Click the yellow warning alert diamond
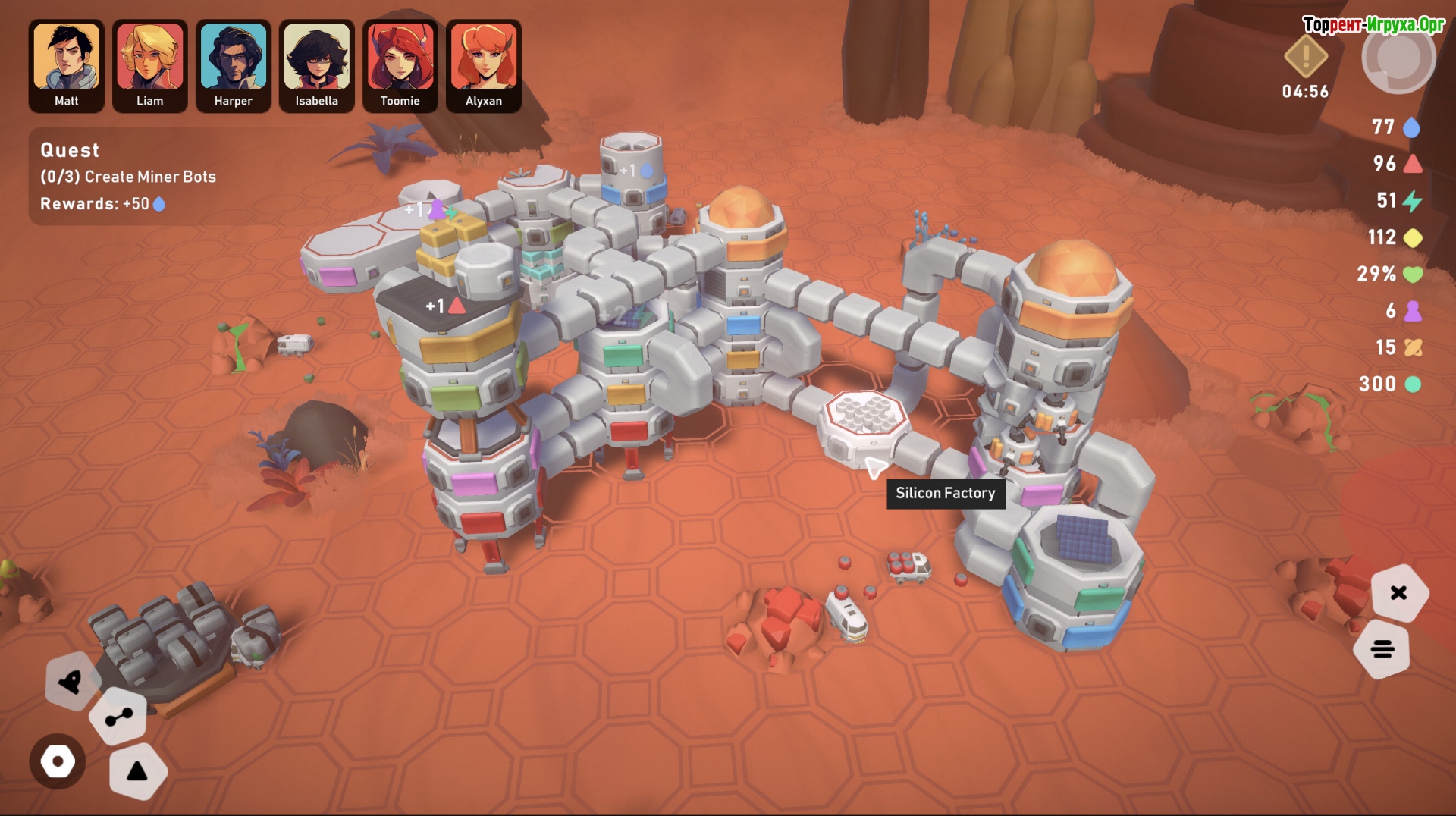This screenshot has height=816, width=1456. (x=1305, y=56)
